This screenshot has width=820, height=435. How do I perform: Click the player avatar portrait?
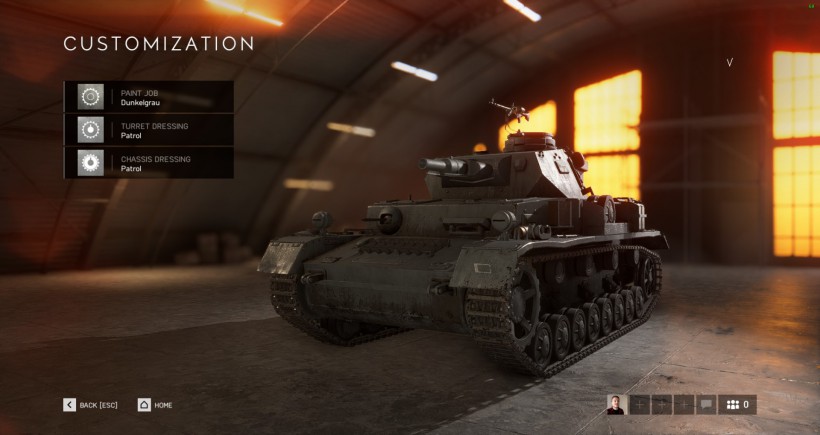click(x=616, y=405)
